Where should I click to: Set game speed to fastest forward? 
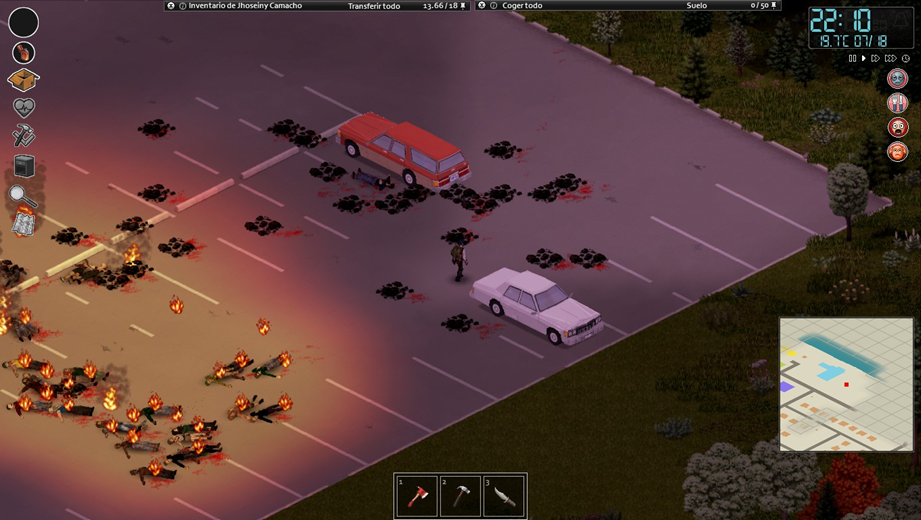tap(890, 59)
